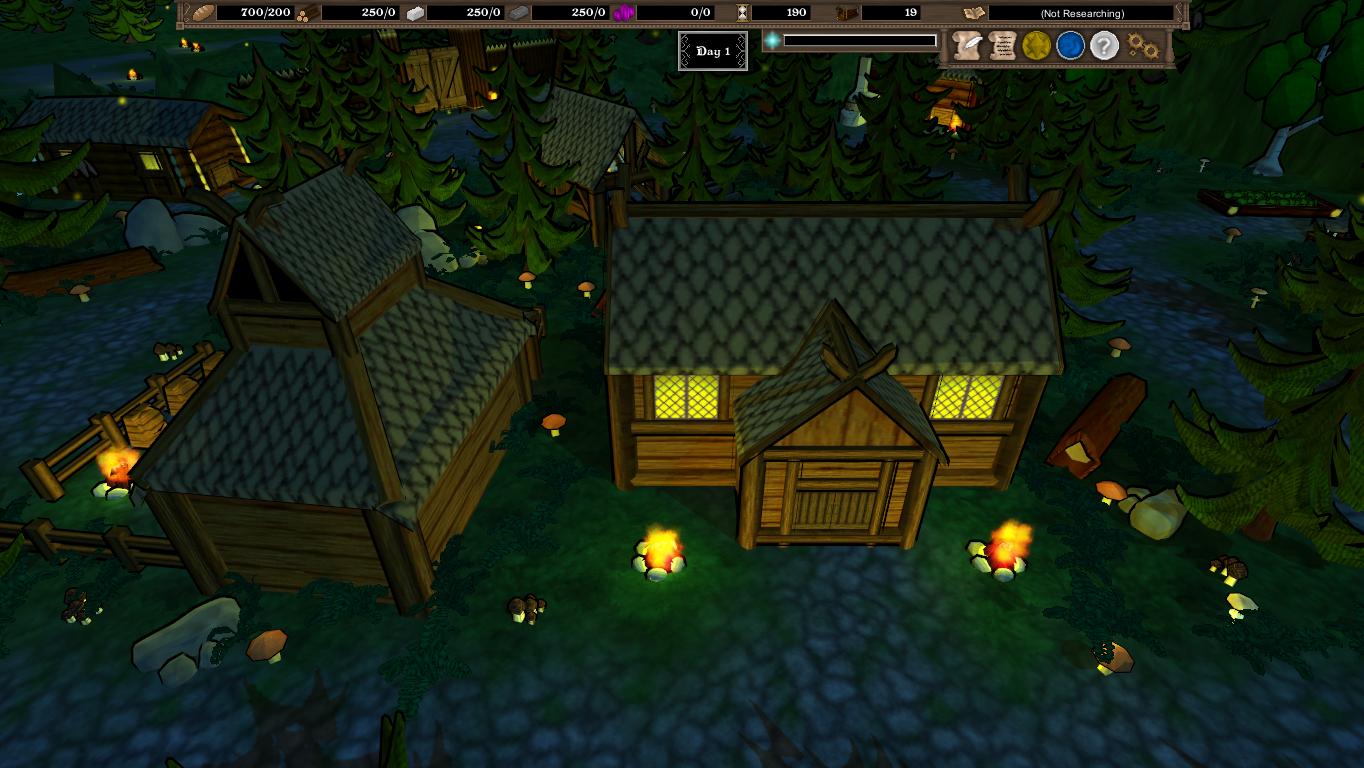1364x768 pixels.
Task: Toggle the question mark help overlay
Action: pos(1102,45)
